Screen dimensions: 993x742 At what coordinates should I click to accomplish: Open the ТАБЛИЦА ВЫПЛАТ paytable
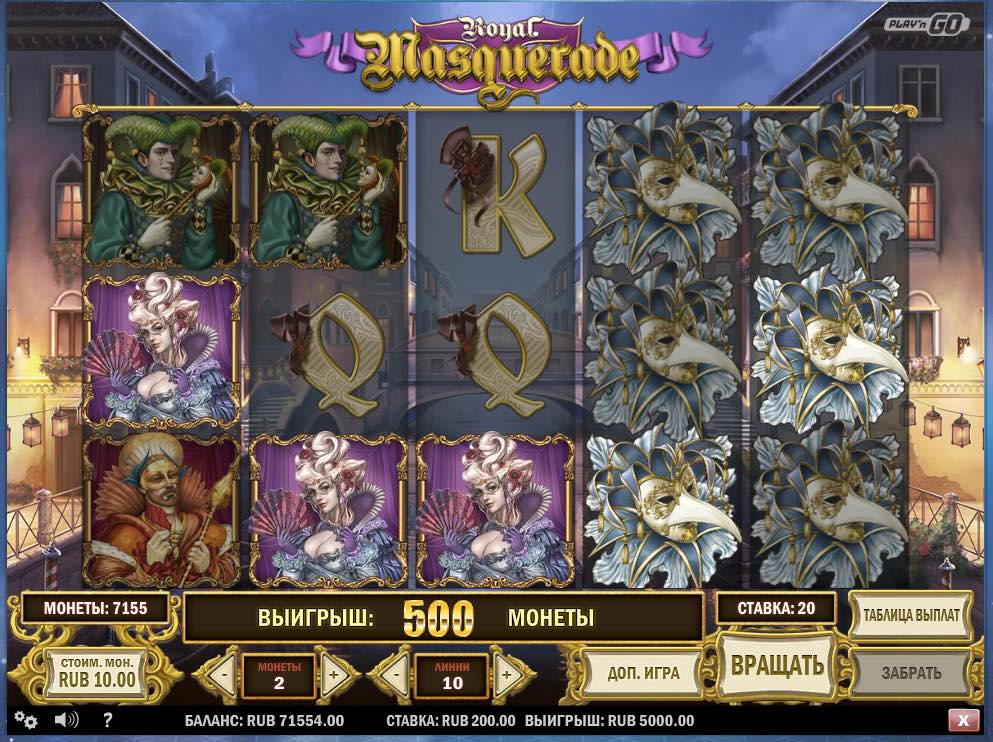[x=911, y=617]
